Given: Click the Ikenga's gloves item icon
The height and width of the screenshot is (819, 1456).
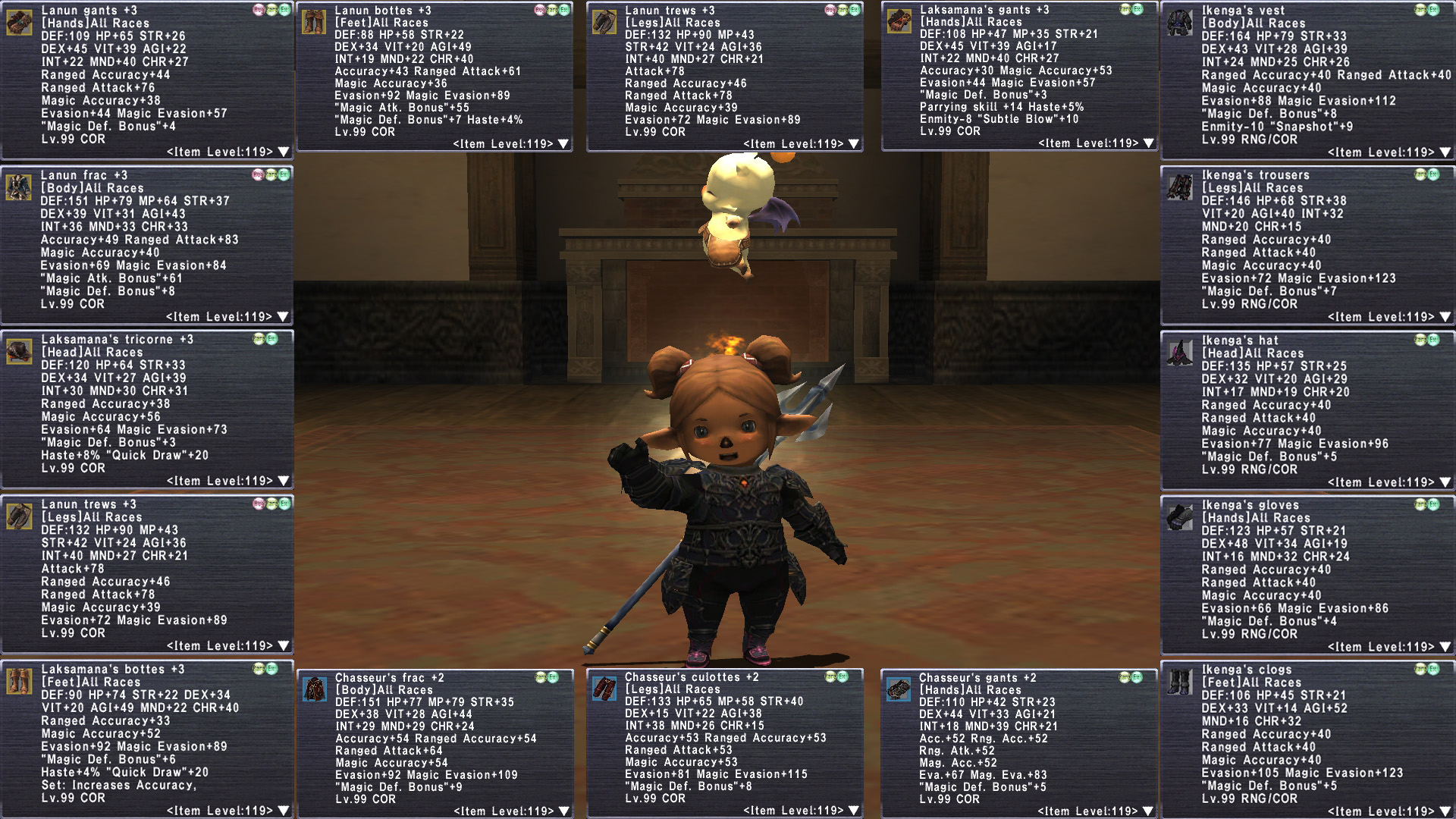Looking at the screenshot, I should 1180,516.
